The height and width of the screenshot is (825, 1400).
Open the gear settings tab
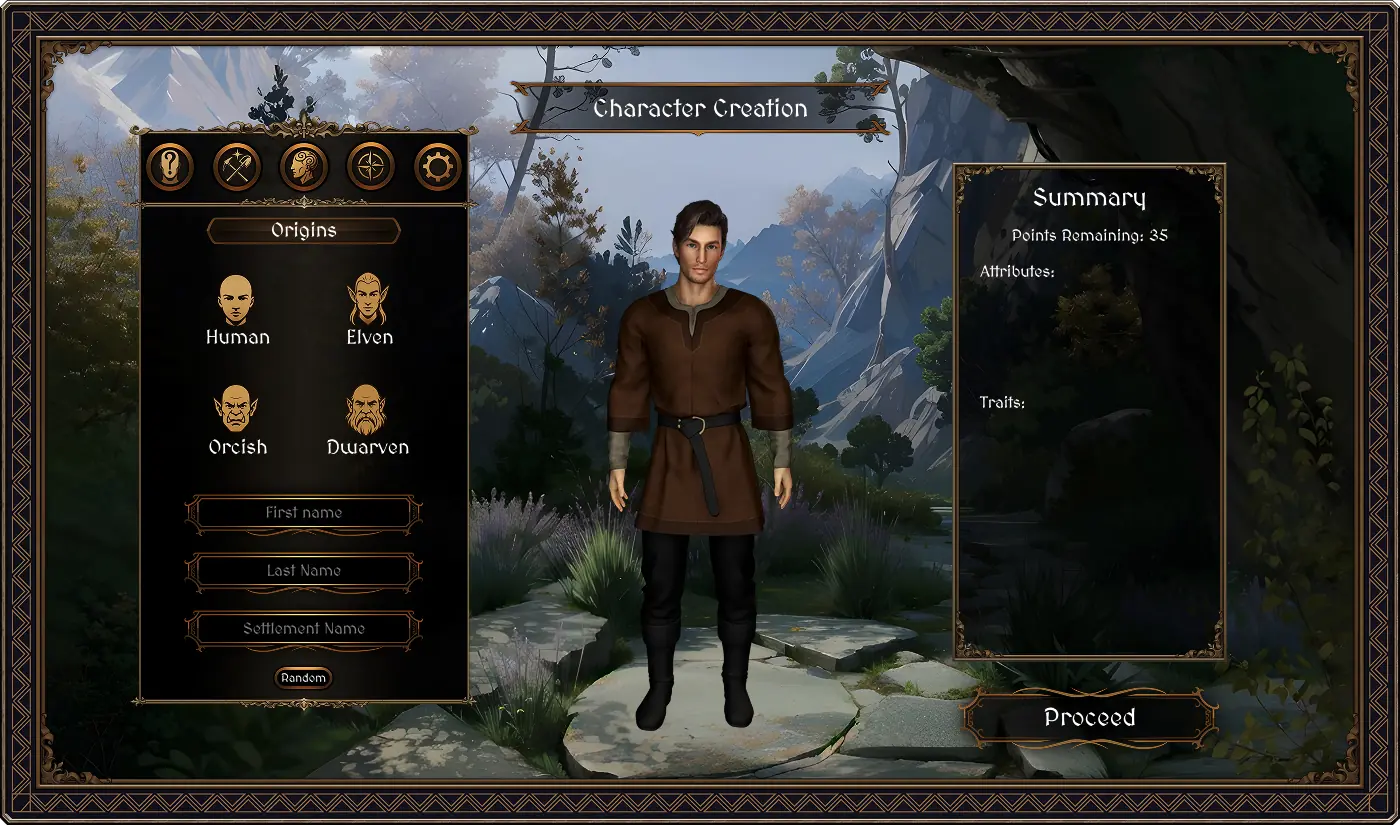click(x=437, y=167)
